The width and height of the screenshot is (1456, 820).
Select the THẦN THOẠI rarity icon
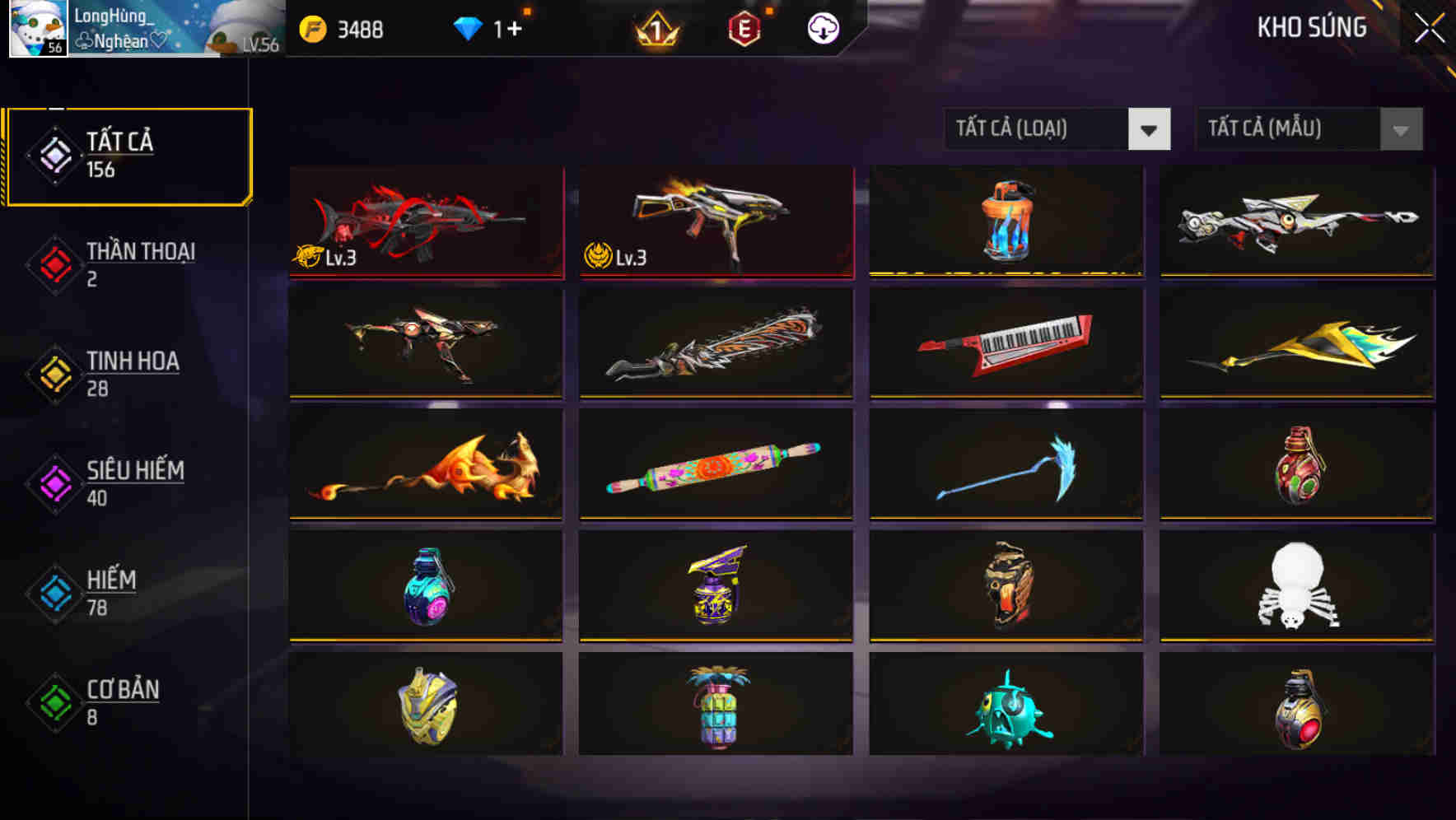coord(52,263)
